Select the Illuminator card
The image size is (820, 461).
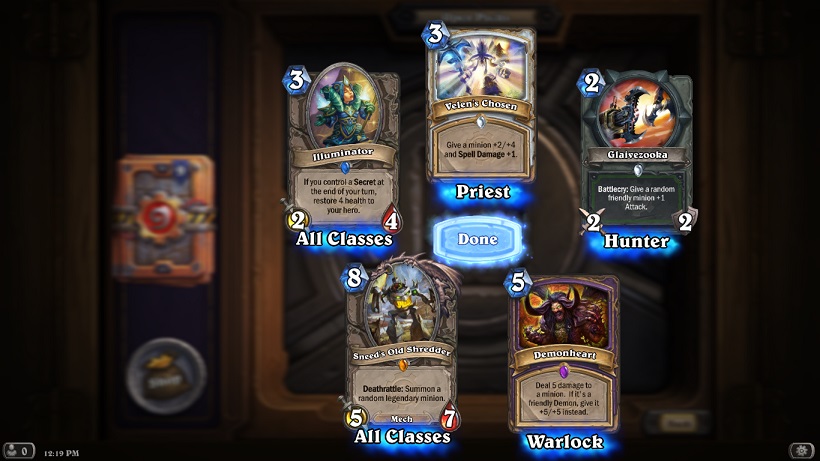pyautogui.click(x=343, y=150)
